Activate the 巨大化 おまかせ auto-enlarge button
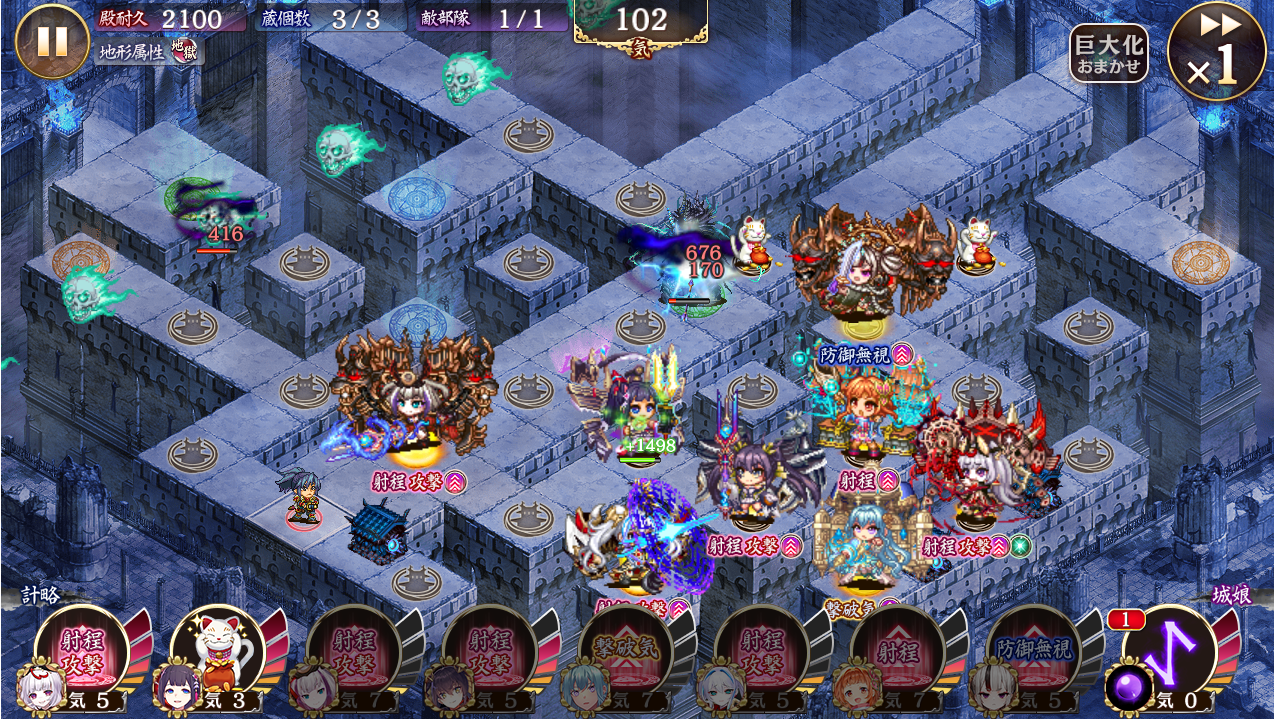This screenshot has width=1274, height=719. pos(1108,53)
